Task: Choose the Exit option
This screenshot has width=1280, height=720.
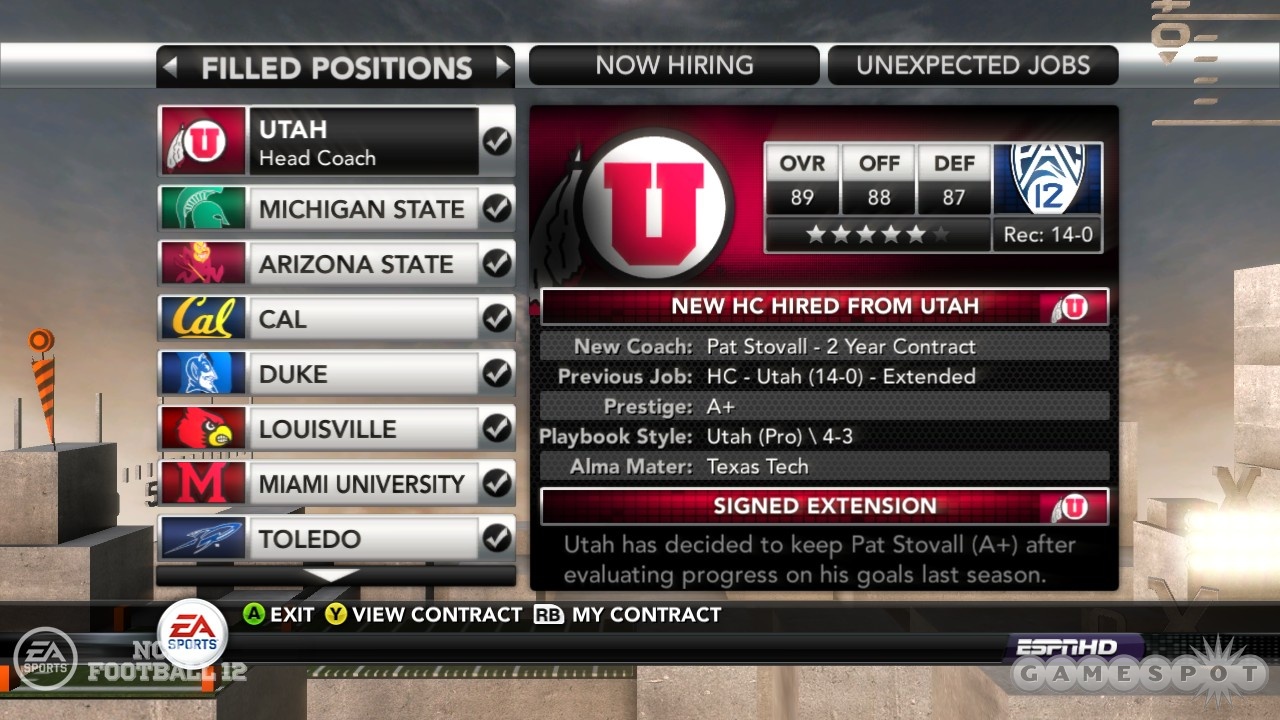Action: pos(281,615)
